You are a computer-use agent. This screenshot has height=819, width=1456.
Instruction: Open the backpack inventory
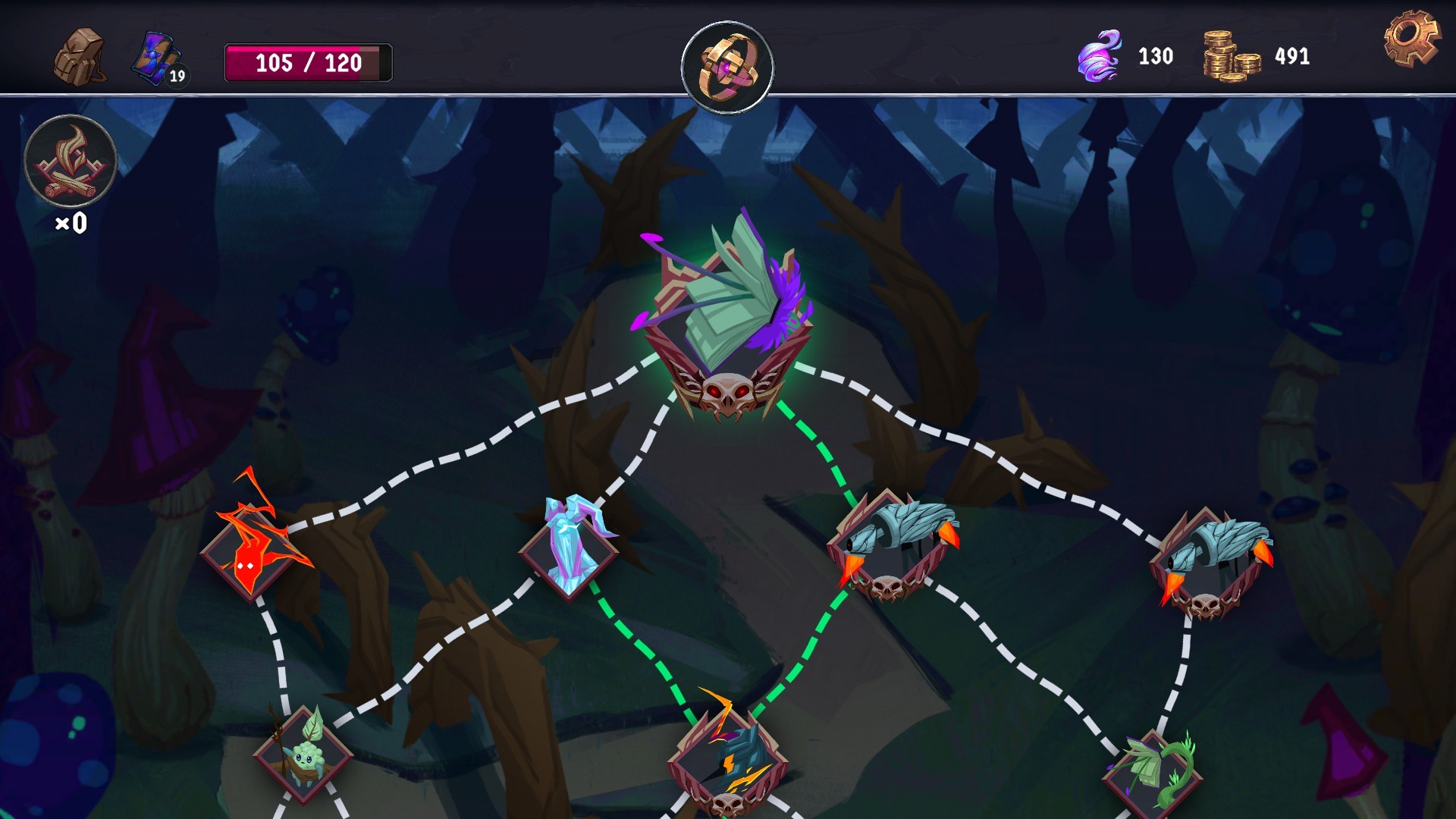[80, 57]
